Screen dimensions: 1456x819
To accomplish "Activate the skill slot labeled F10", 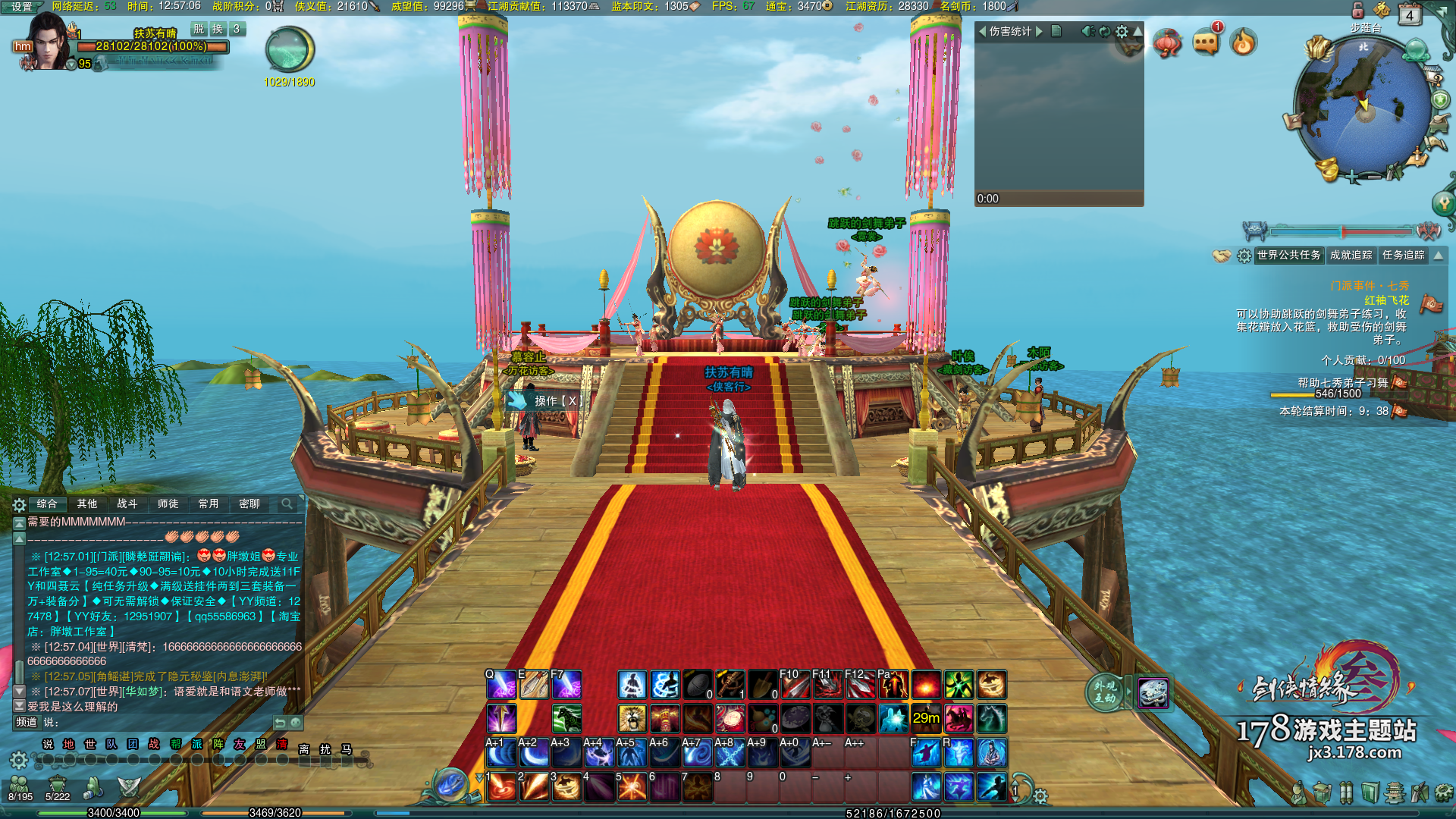I will [x=795, y=685].
